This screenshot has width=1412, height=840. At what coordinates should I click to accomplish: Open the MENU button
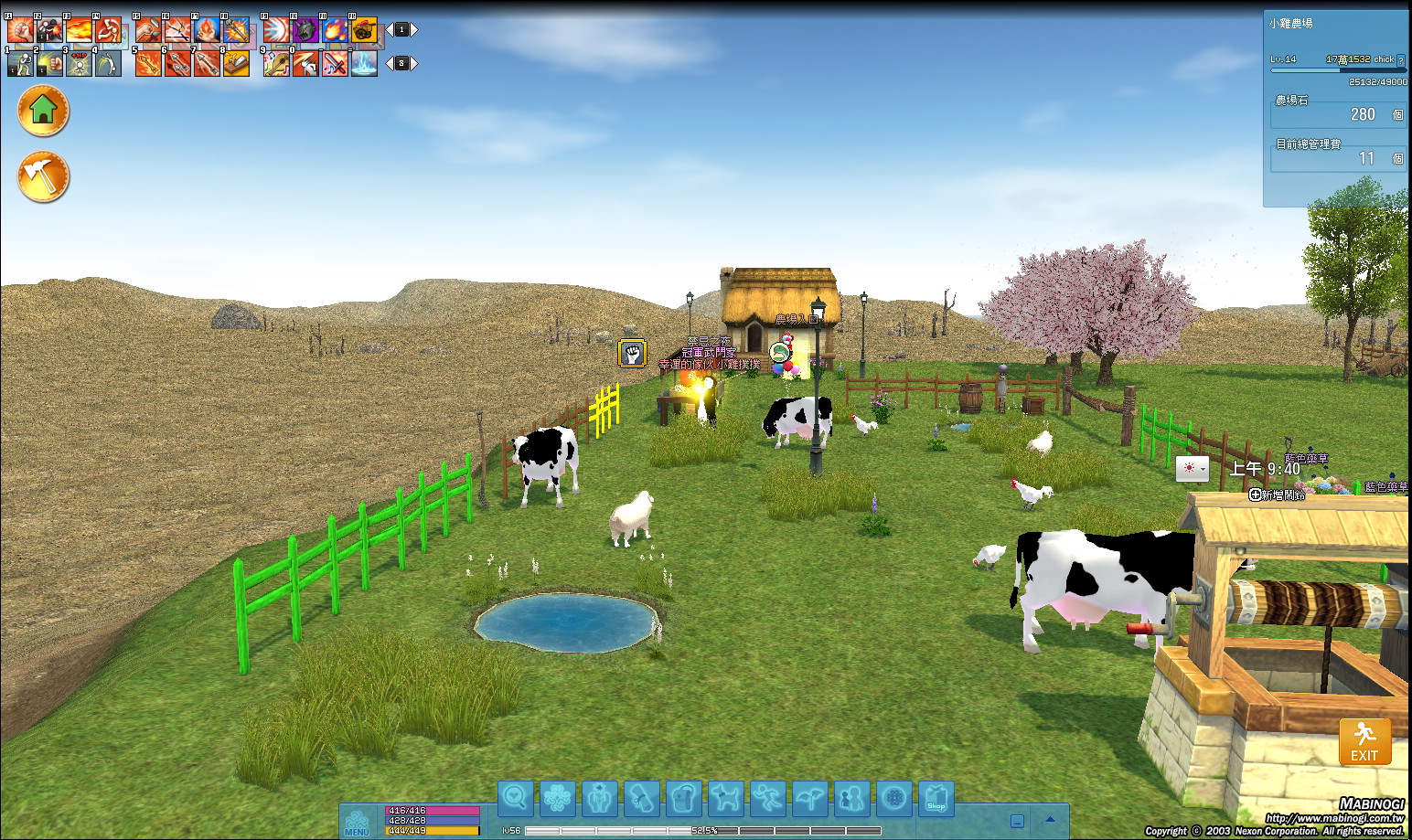pos(357,823)
